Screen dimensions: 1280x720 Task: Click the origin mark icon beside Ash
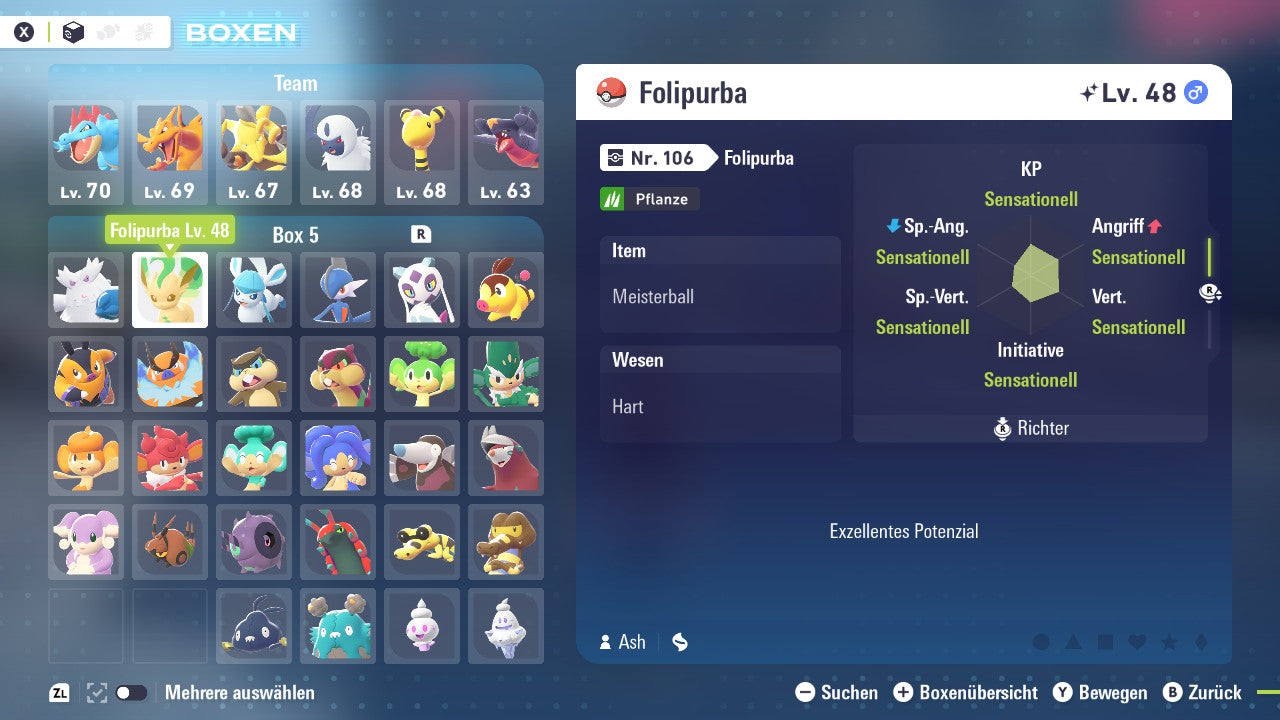pyautogui.click(x=680, y=642)
